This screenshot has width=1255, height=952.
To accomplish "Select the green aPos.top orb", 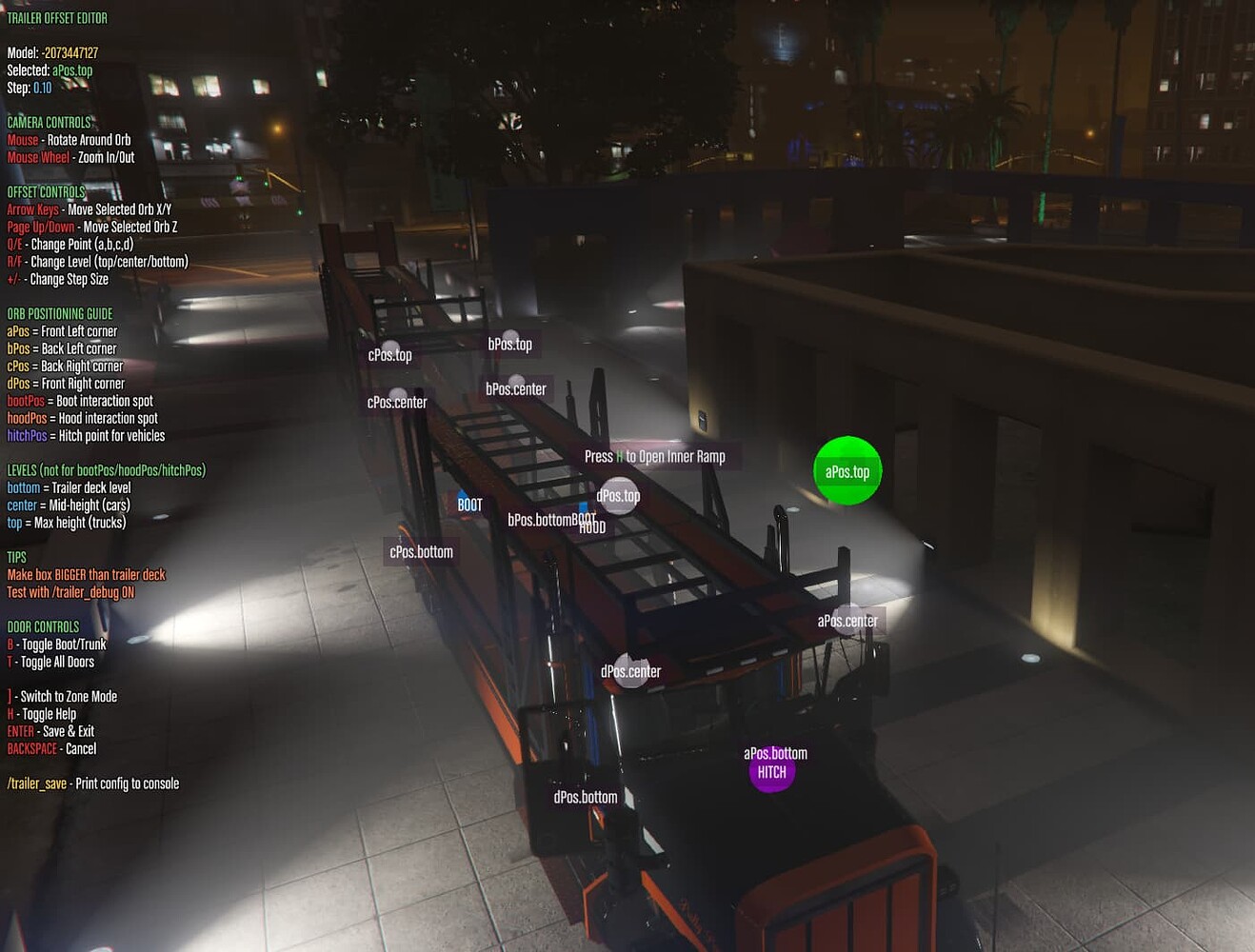I will (847, 469).
